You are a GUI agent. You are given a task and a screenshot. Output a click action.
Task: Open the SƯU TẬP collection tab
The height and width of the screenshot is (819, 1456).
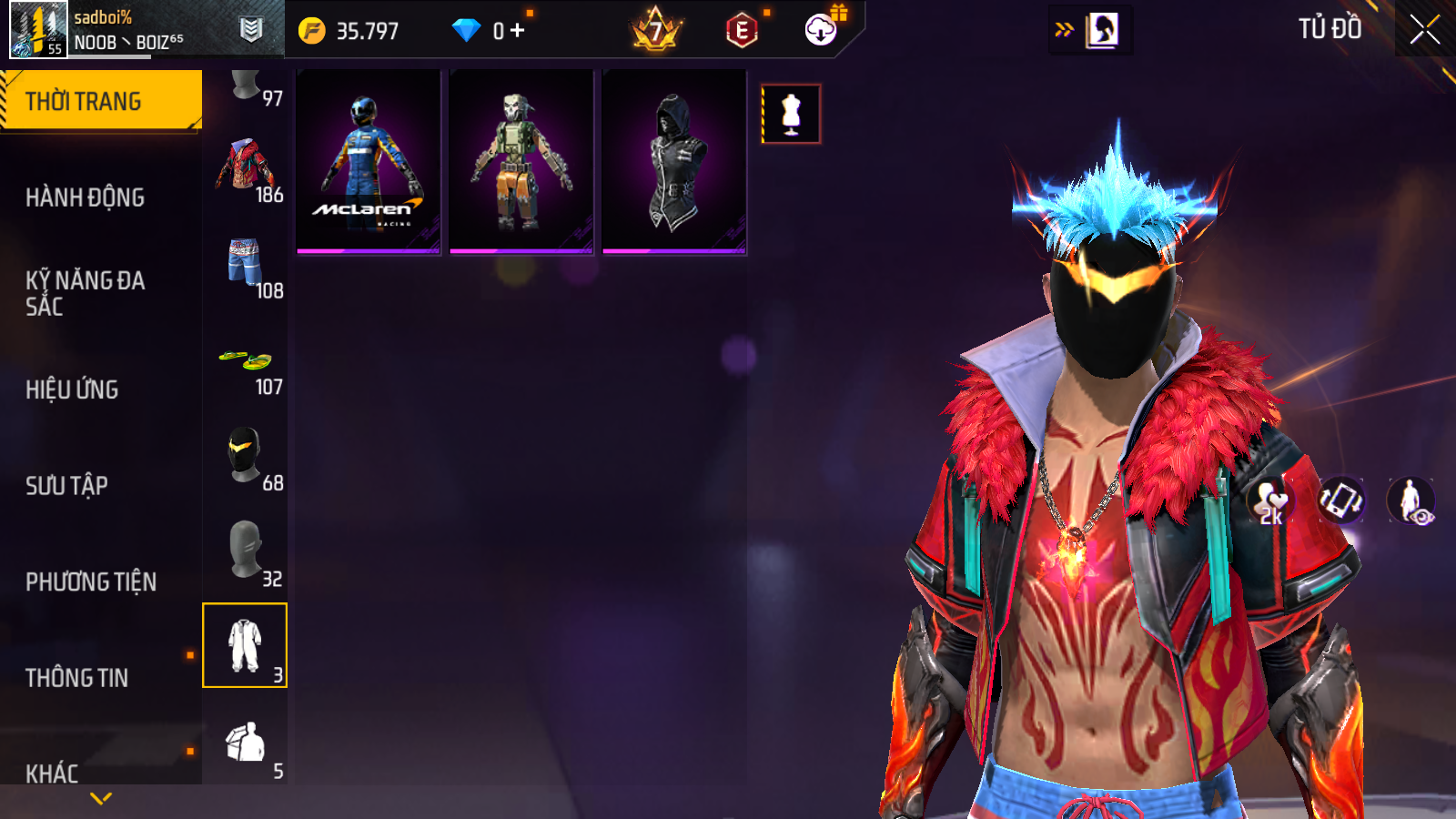coord(66,486)
